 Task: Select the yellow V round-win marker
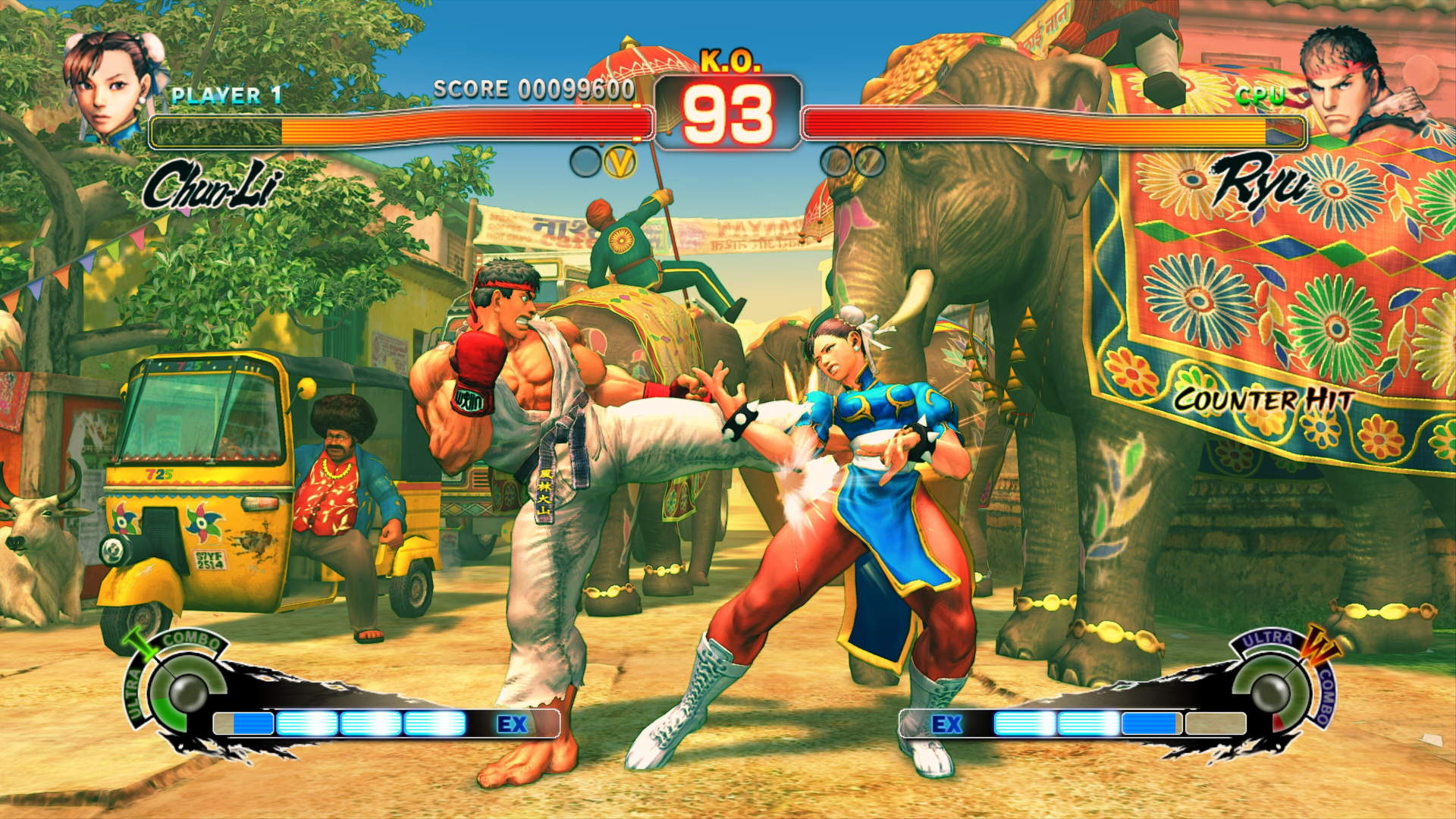coord(620,162)
